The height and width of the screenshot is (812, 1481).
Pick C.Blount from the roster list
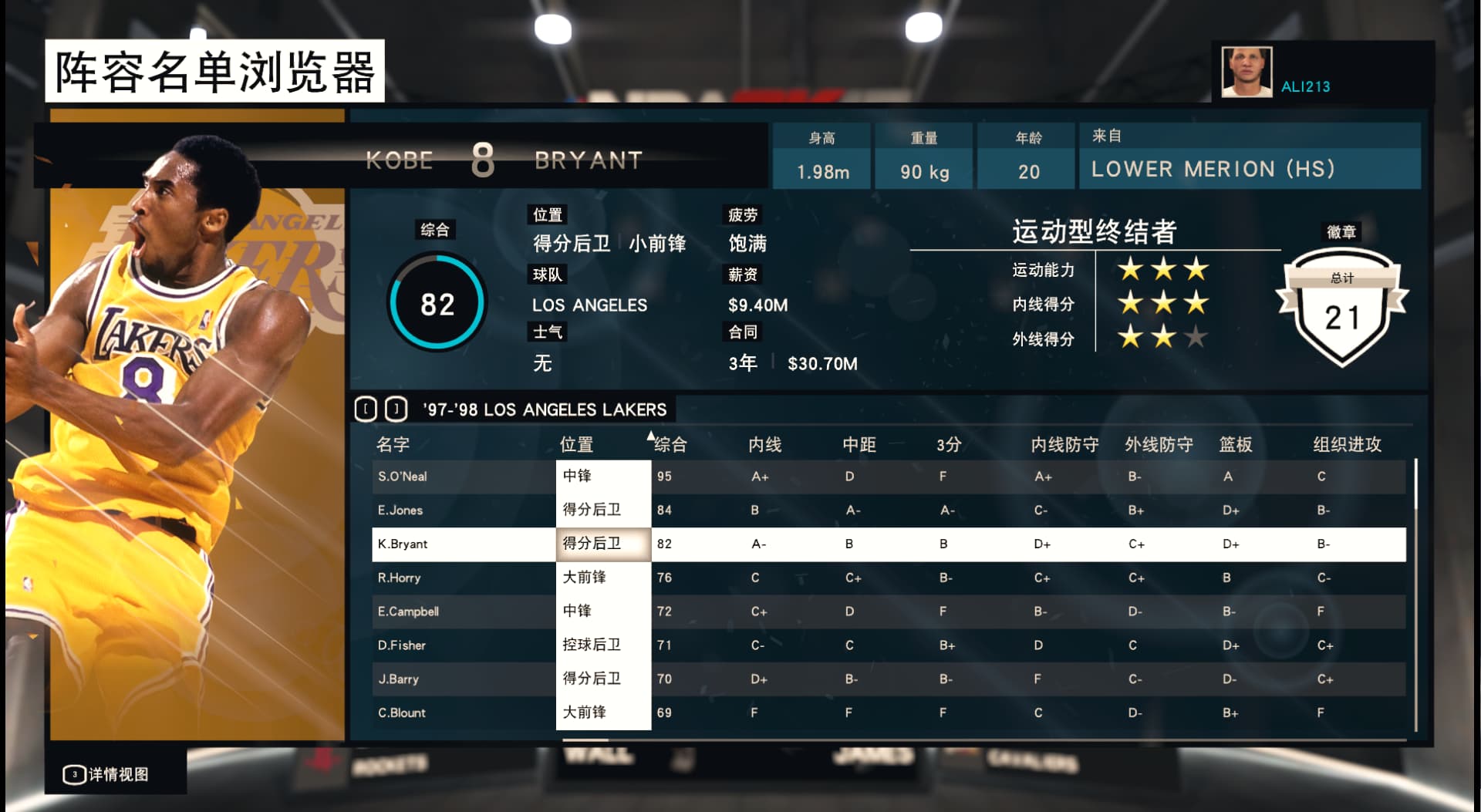click(402, 713)
